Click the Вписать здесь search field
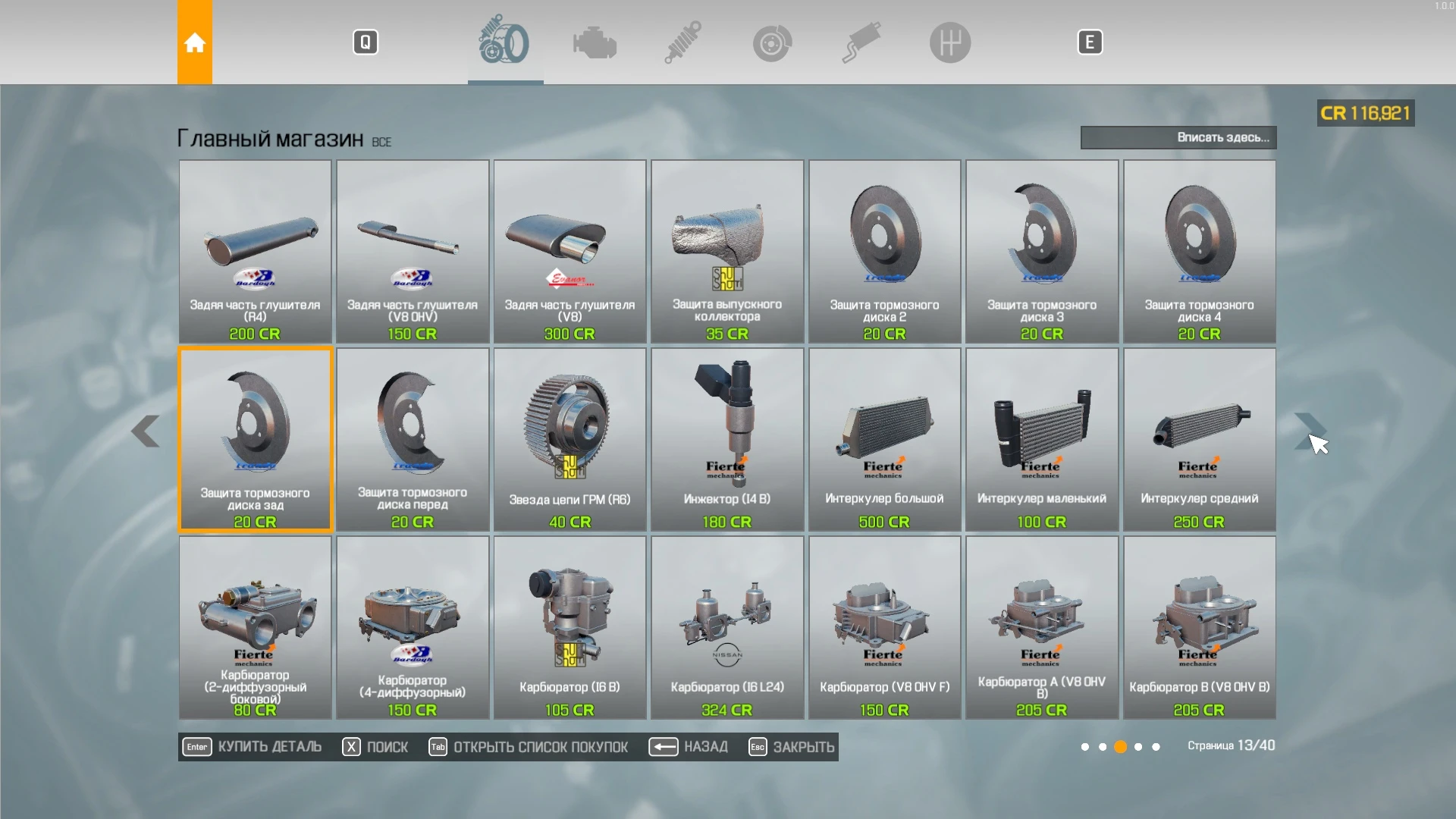Viewport: 1456px width, 819px height. (x=1178, y=137)
